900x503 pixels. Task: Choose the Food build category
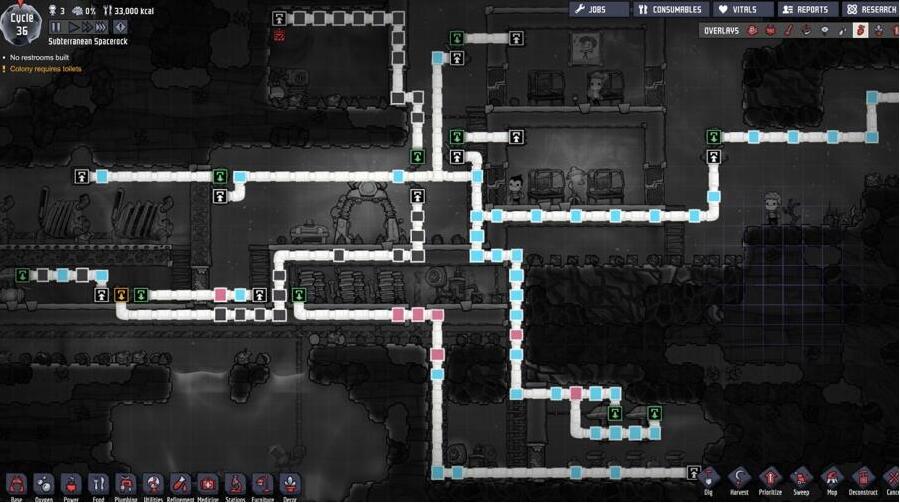pyautogui.click(x=98, y=484)
